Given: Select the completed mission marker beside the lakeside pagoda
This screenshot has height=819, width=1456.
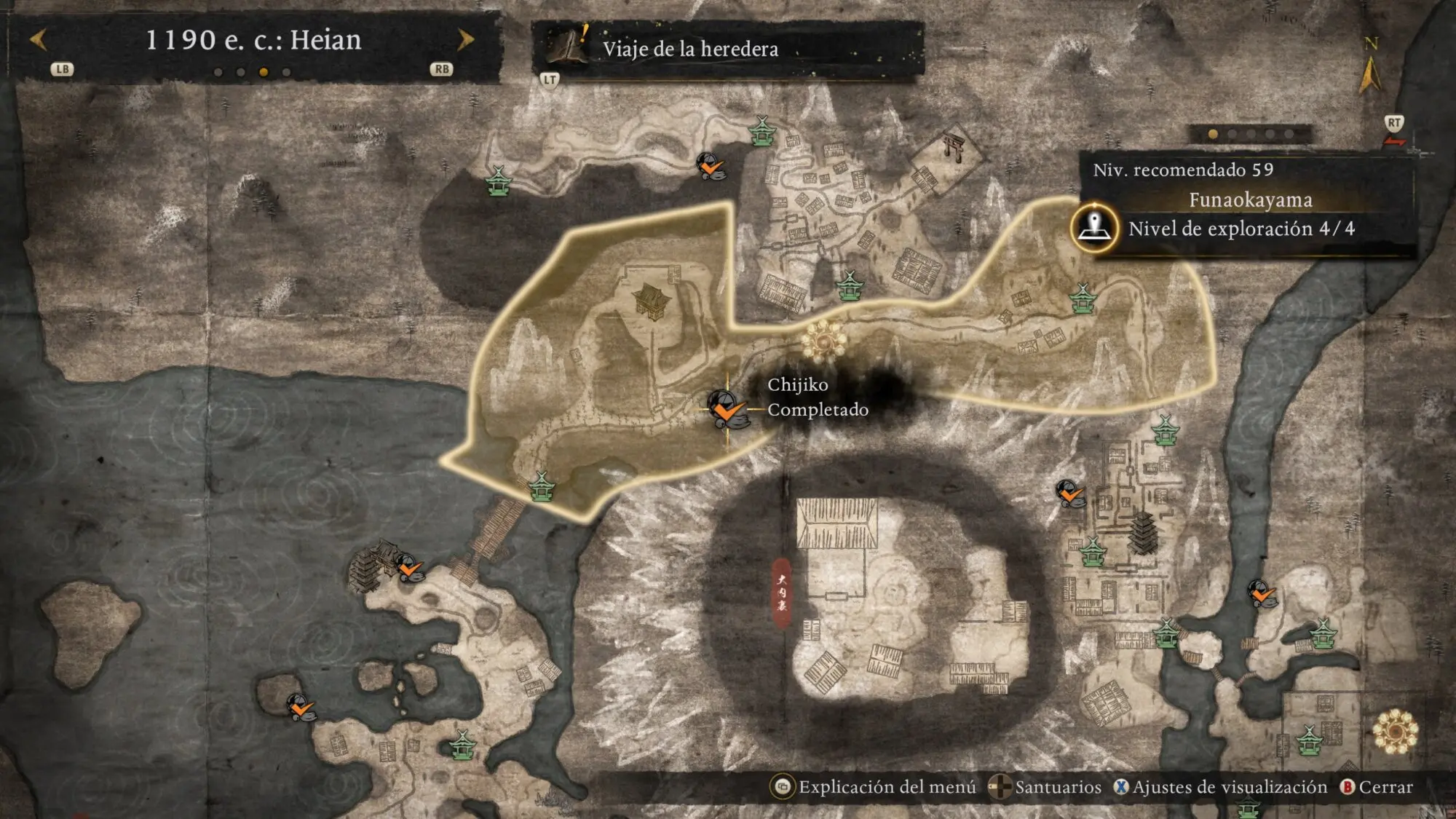Looking at the screenshot, I should point(410,567).
